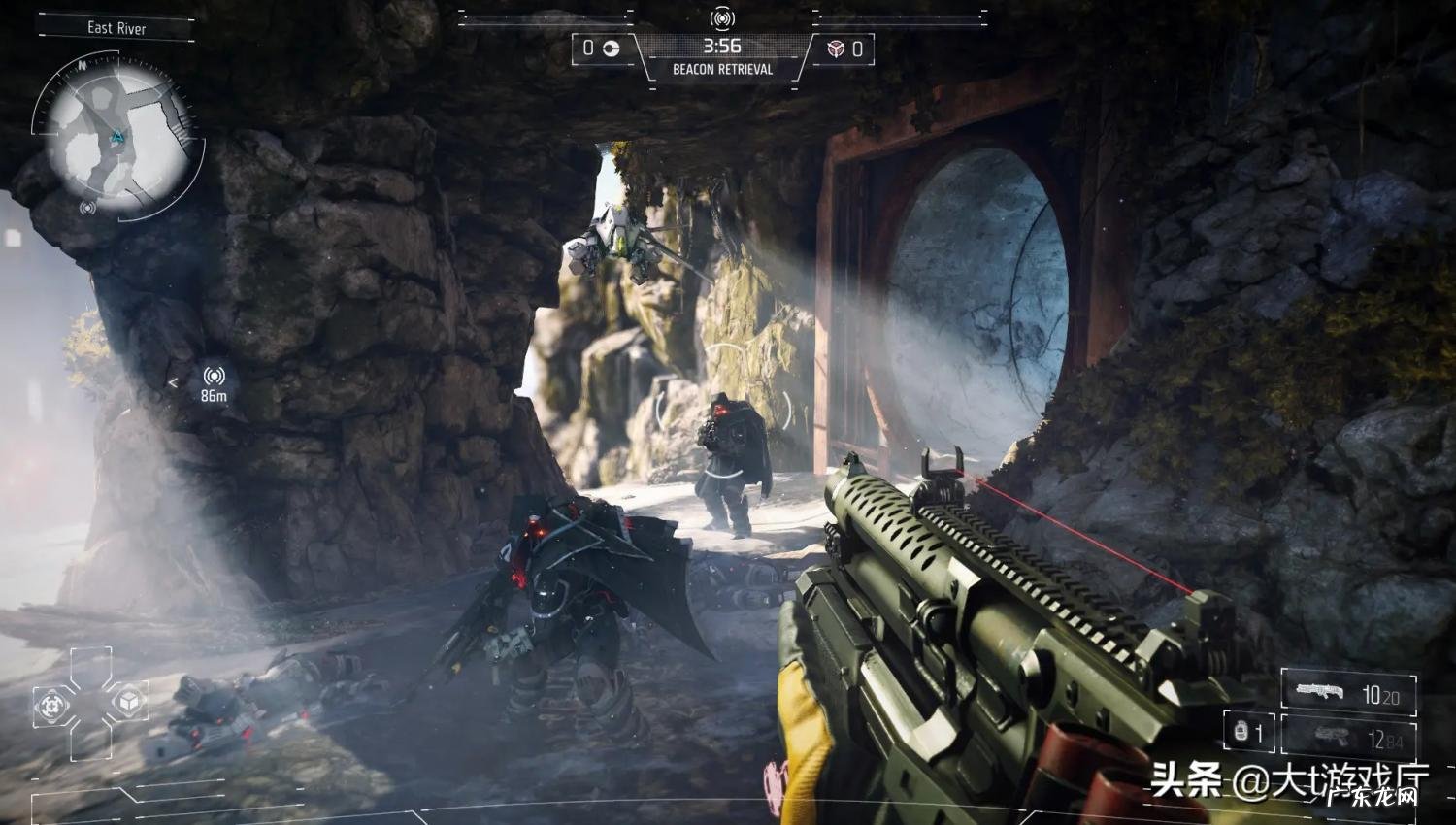Click the circular minimap
The height and width of the screenshot is (825, 1456).
click(116, 137)
